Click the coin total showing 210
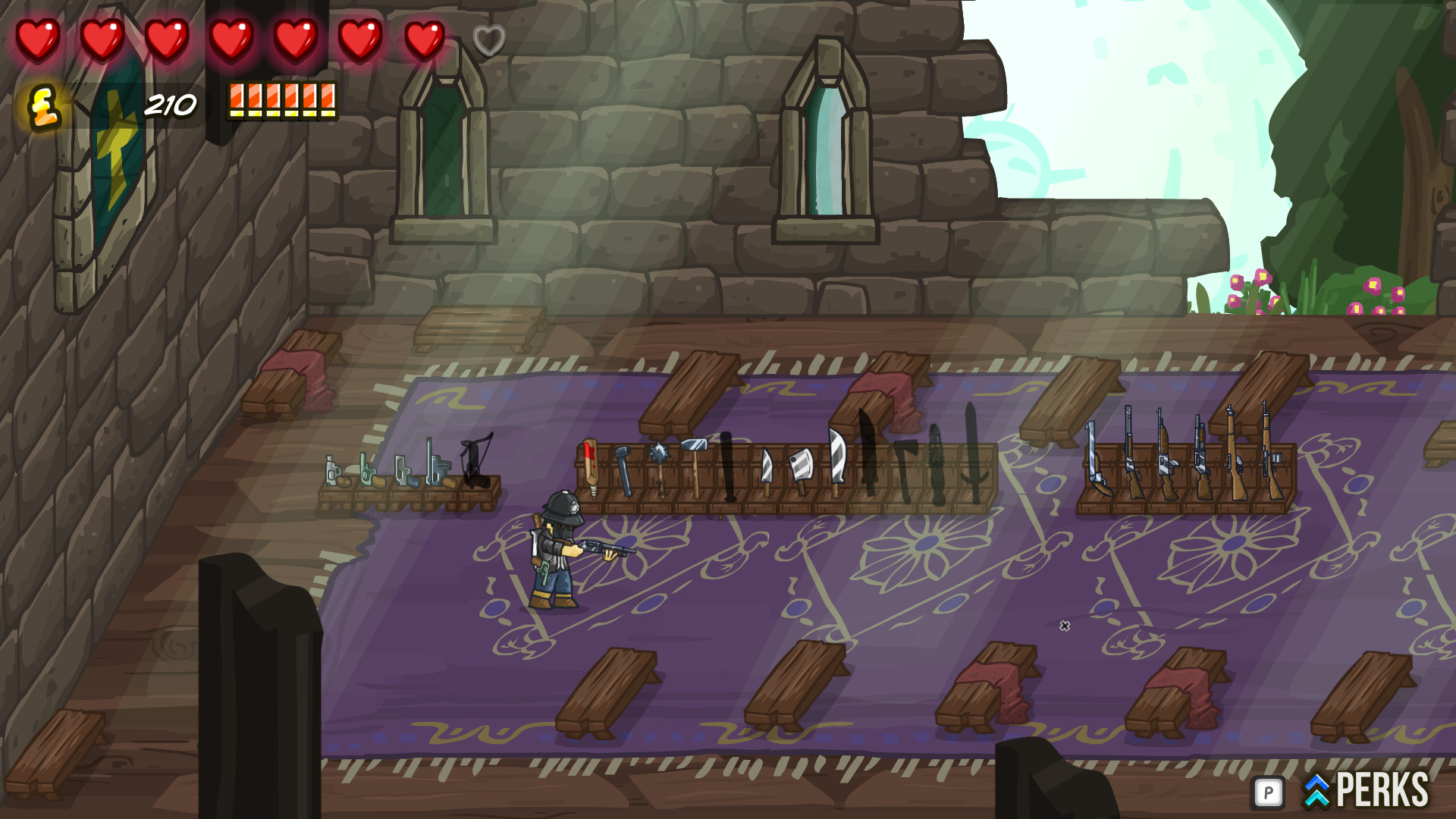 pos(171,102)
